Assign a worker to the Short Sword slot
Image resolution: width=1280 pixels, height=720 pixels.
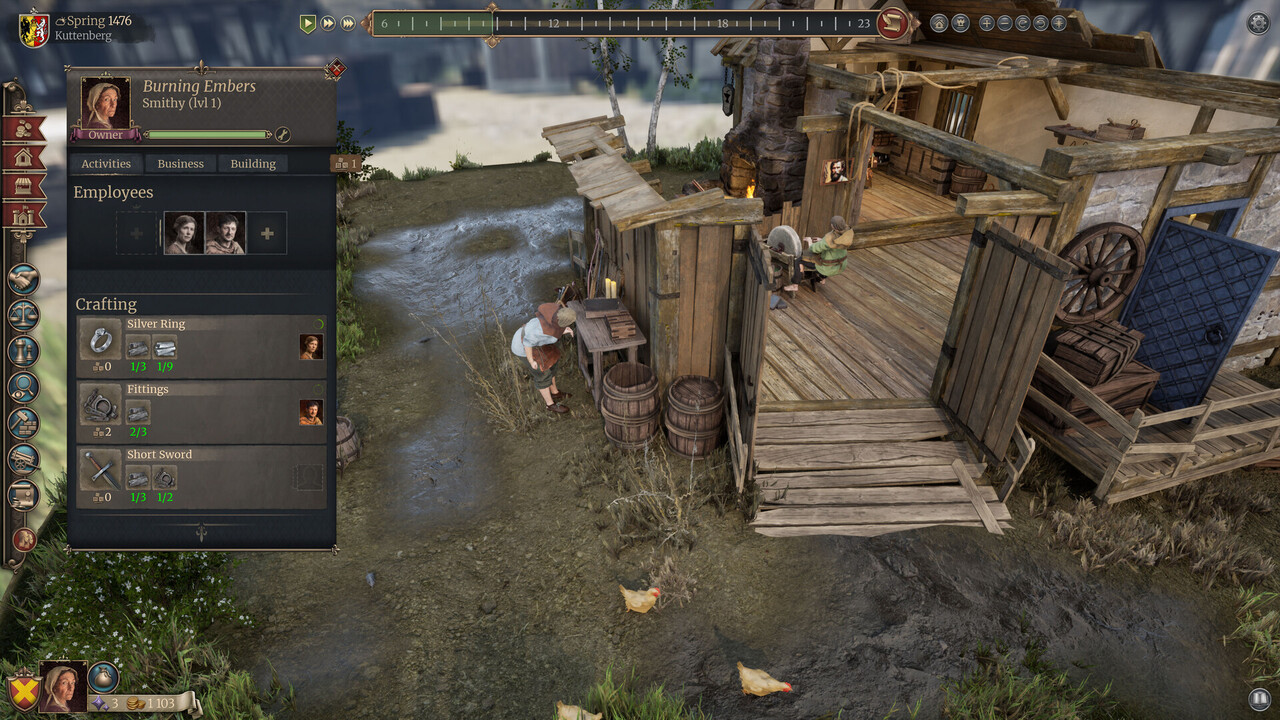[x=310, y=477]
